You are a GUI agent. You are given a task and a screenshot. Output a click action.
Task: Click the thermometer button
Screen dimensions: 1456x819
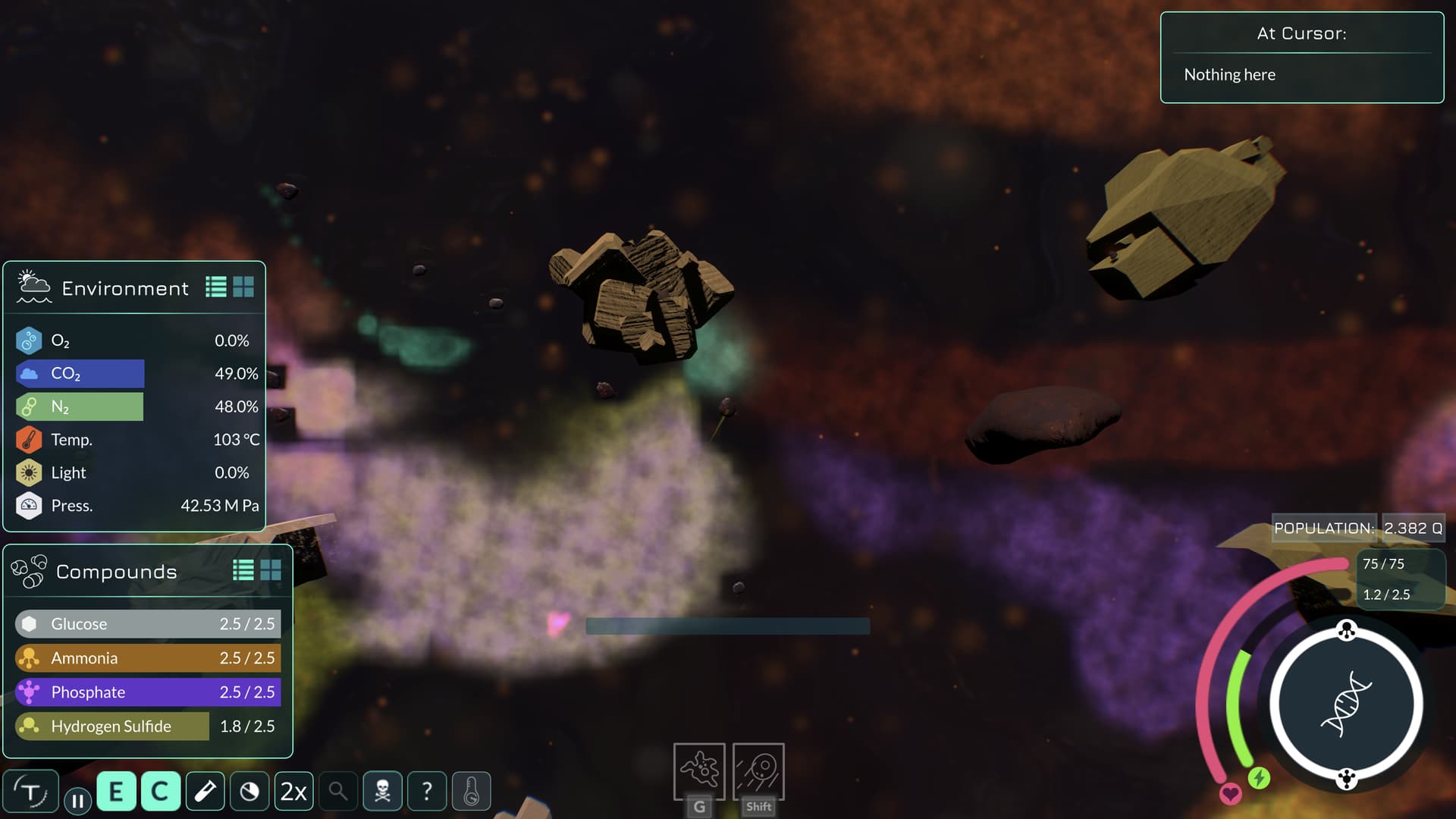(x=471, y=792)
